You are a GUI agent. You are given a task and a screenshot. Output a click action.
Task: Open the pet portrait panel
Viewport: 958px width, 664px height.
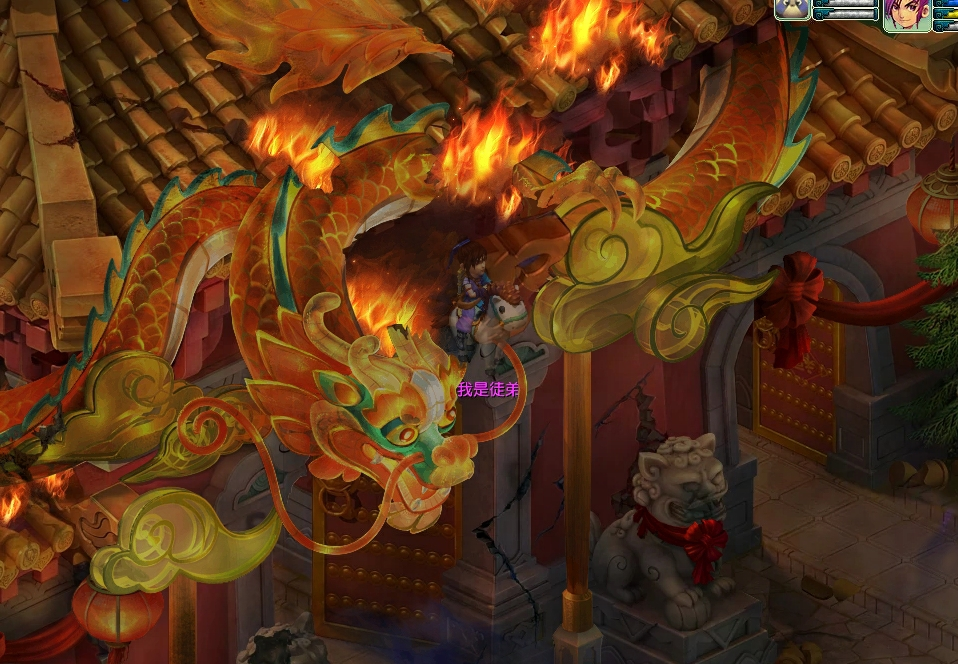pos(792,9)
